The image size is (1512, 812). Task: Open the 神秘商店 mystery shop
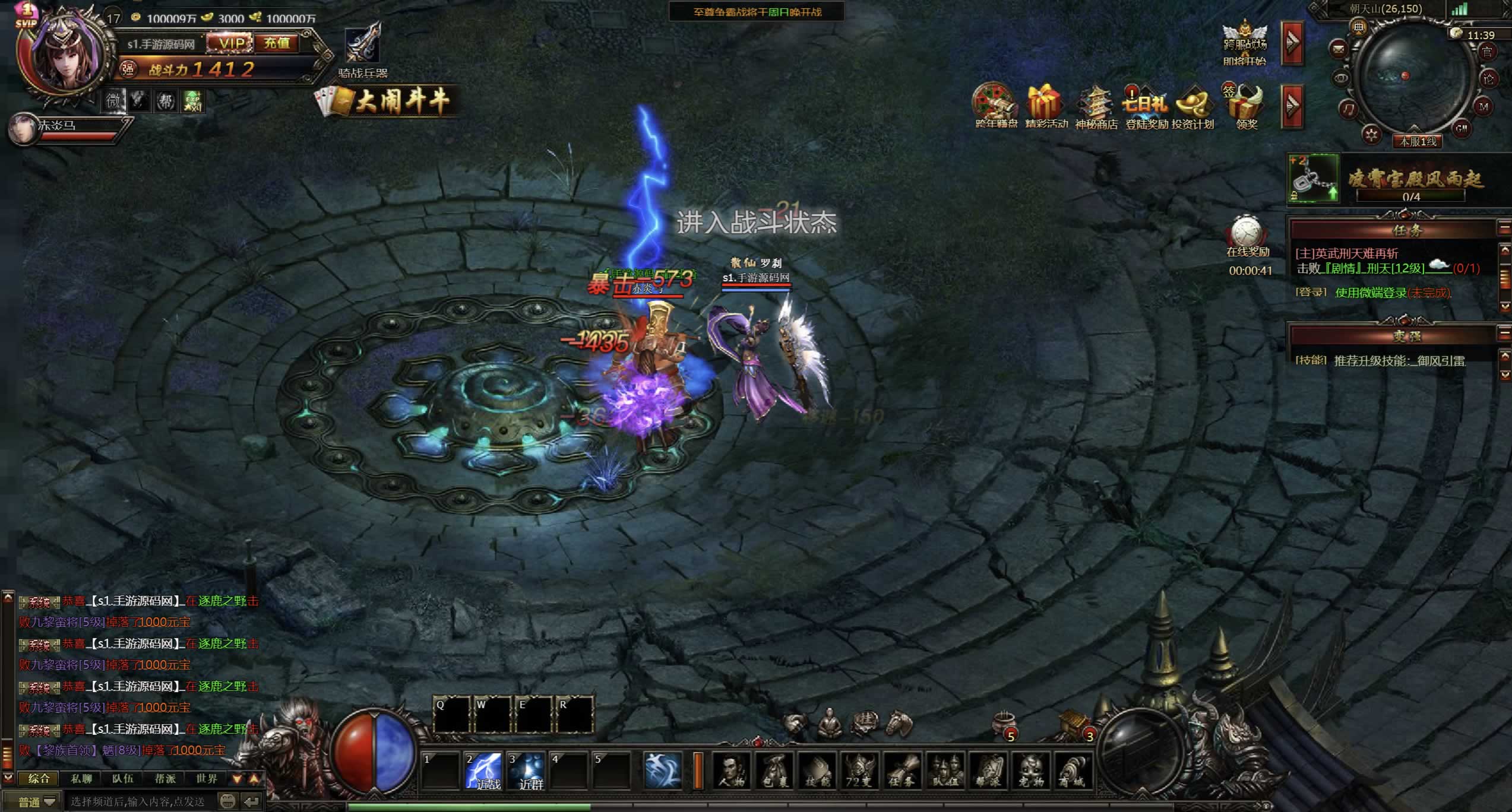pyautogui.click(x=1096, y=107)
